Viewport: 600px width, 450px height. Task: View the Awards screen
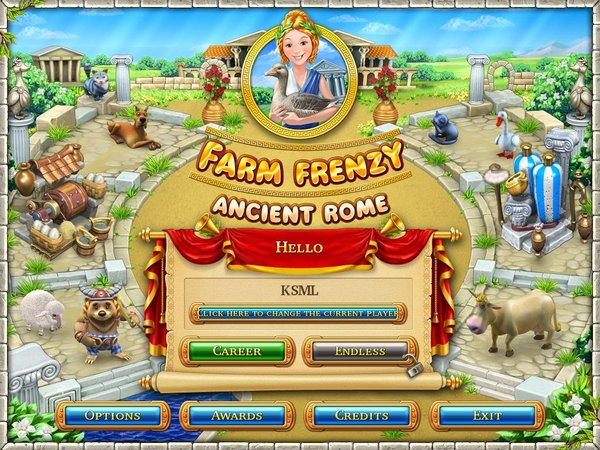[237, 415]
